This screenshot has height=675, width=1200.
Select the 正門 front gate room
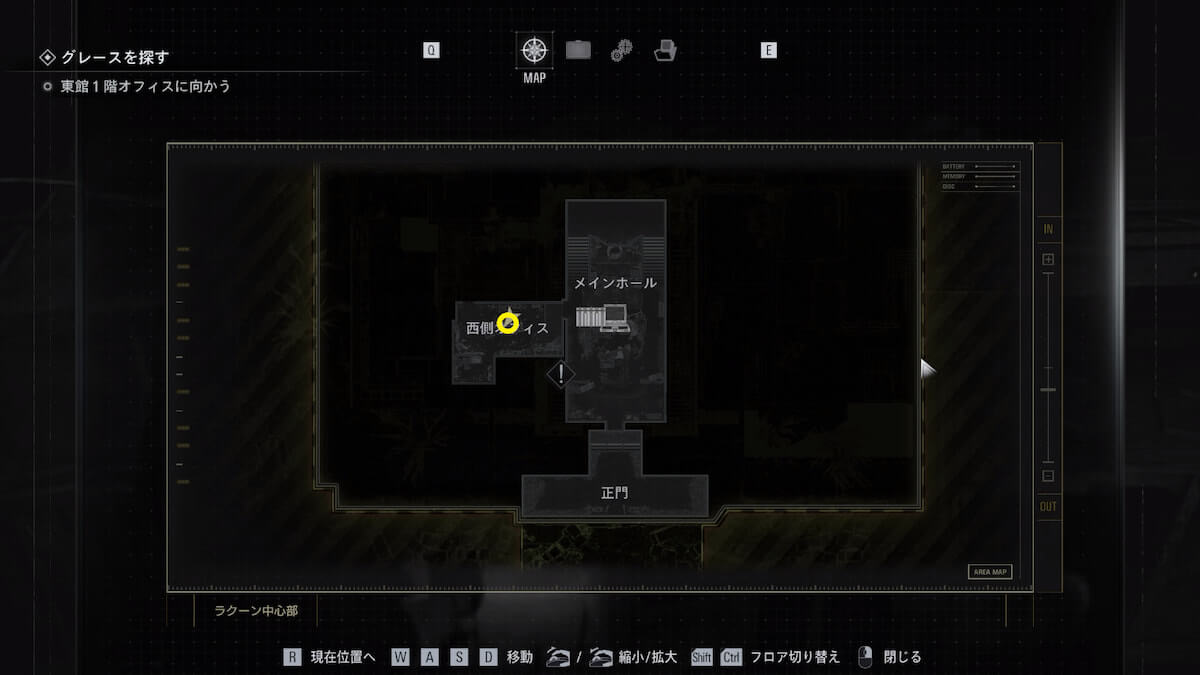tap(615, 493)
